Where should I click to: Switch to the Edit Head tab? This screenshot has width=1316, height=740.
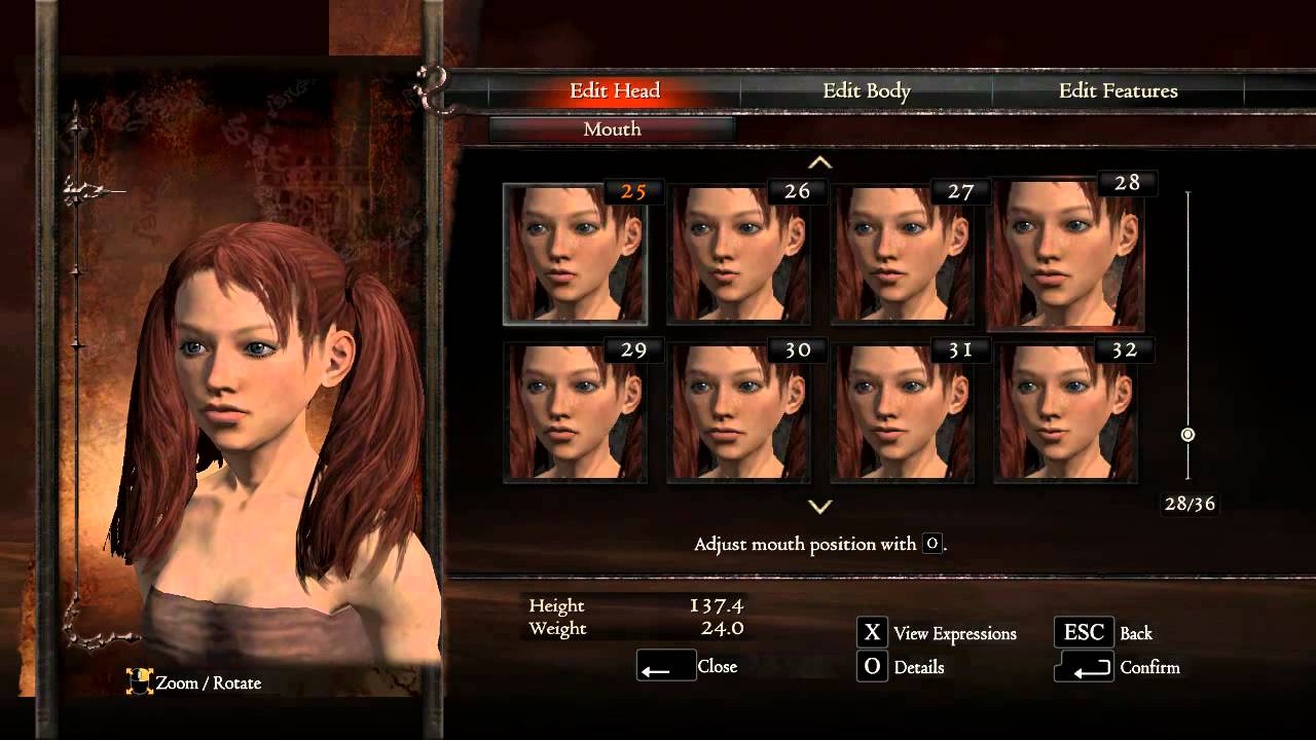coord(614,91)
